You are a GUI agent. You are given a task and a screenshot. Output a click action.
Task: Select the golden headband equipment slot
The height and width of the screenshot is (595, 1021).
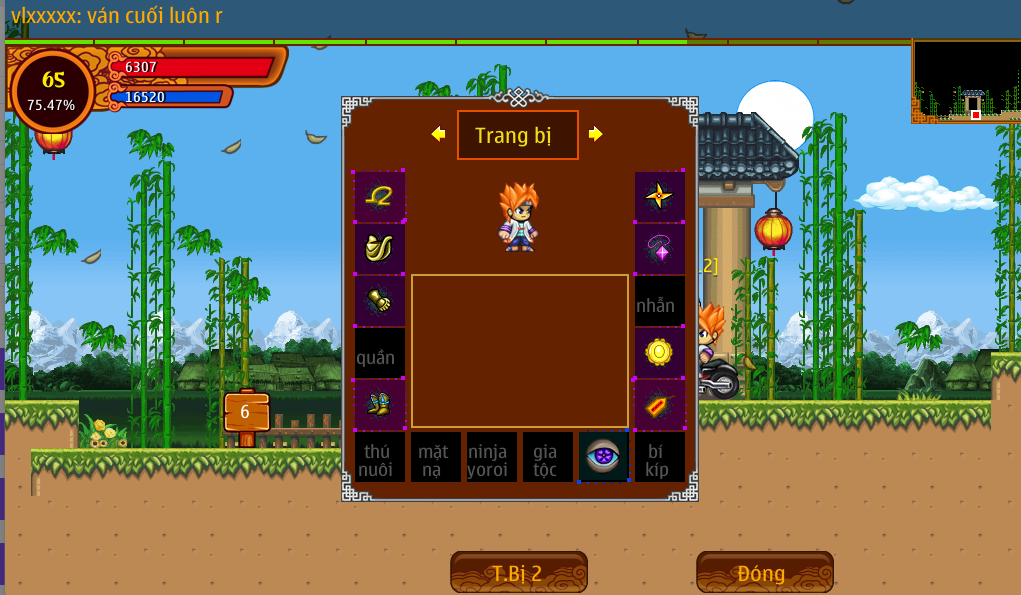pyautogui.click(x=380, y=197)
